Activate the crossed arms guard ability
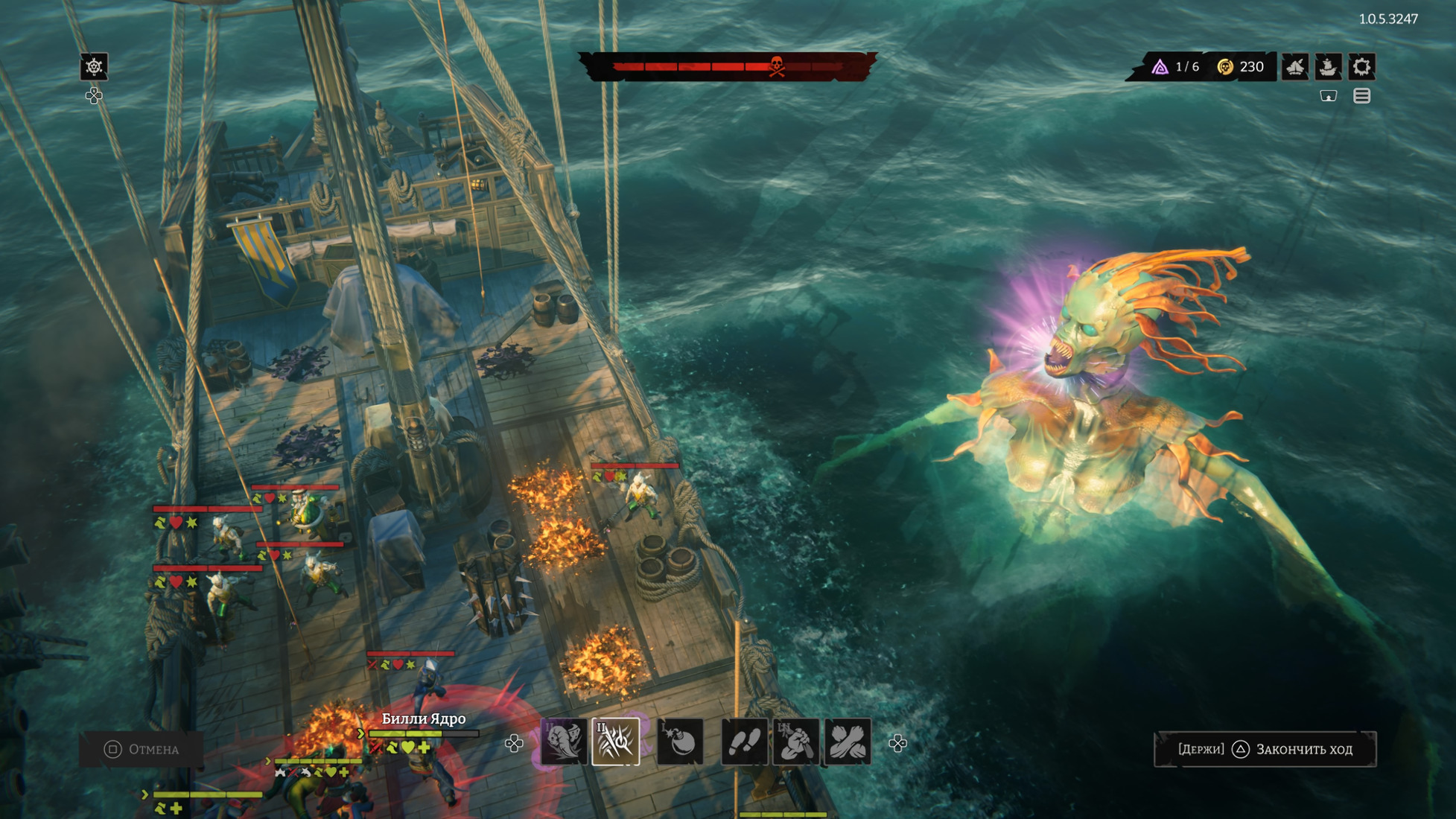1456x819 pixels. [848, 742]
